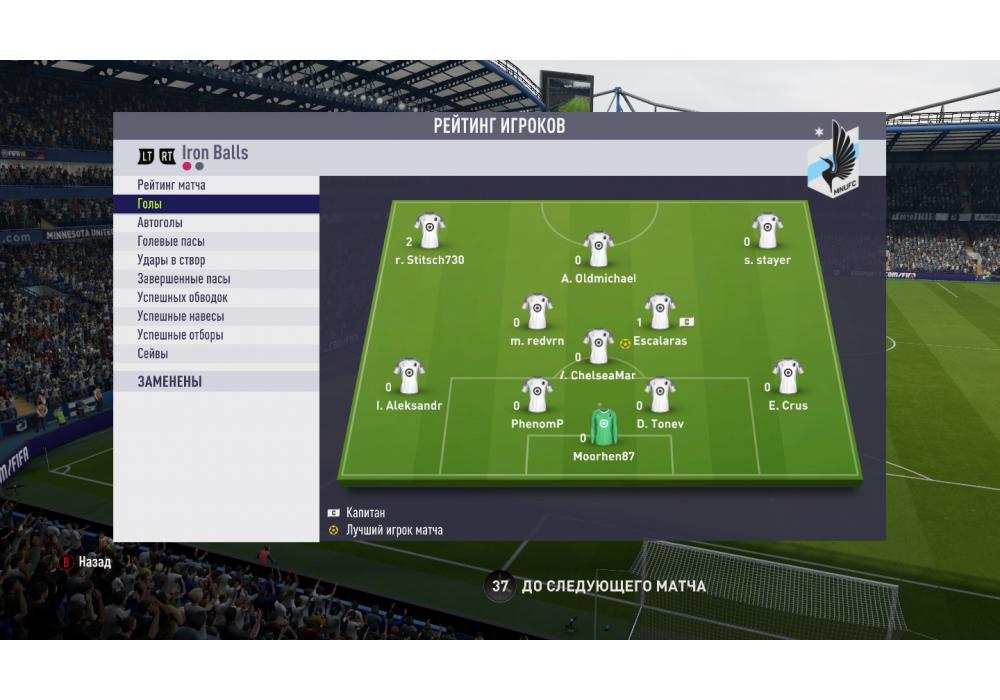The height and width of the screenshot is (700, 1000).
Task: Choose captain Escalaras on the formation
Action: coord(658,312)
